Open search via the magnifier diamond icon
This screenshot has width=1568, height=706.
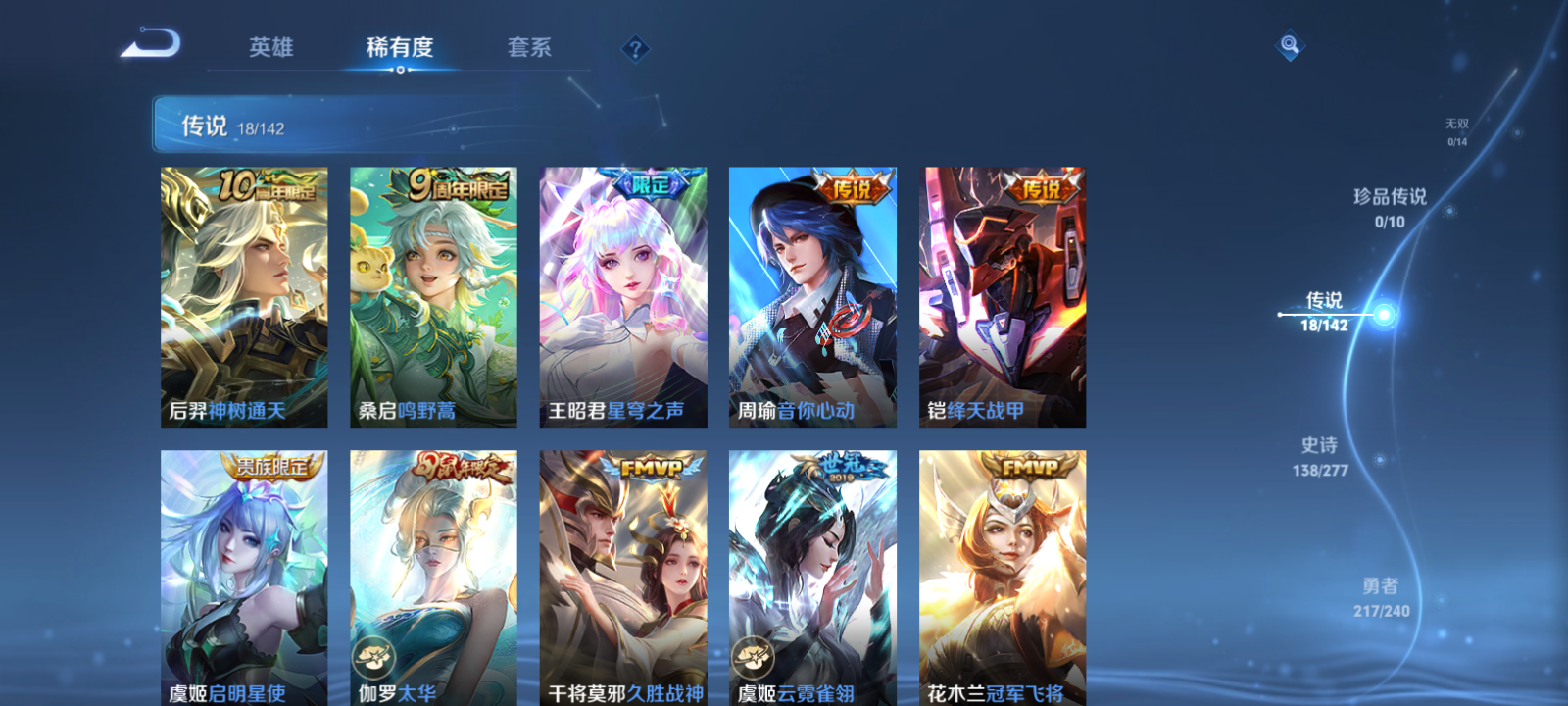[x=1289, y=44]
